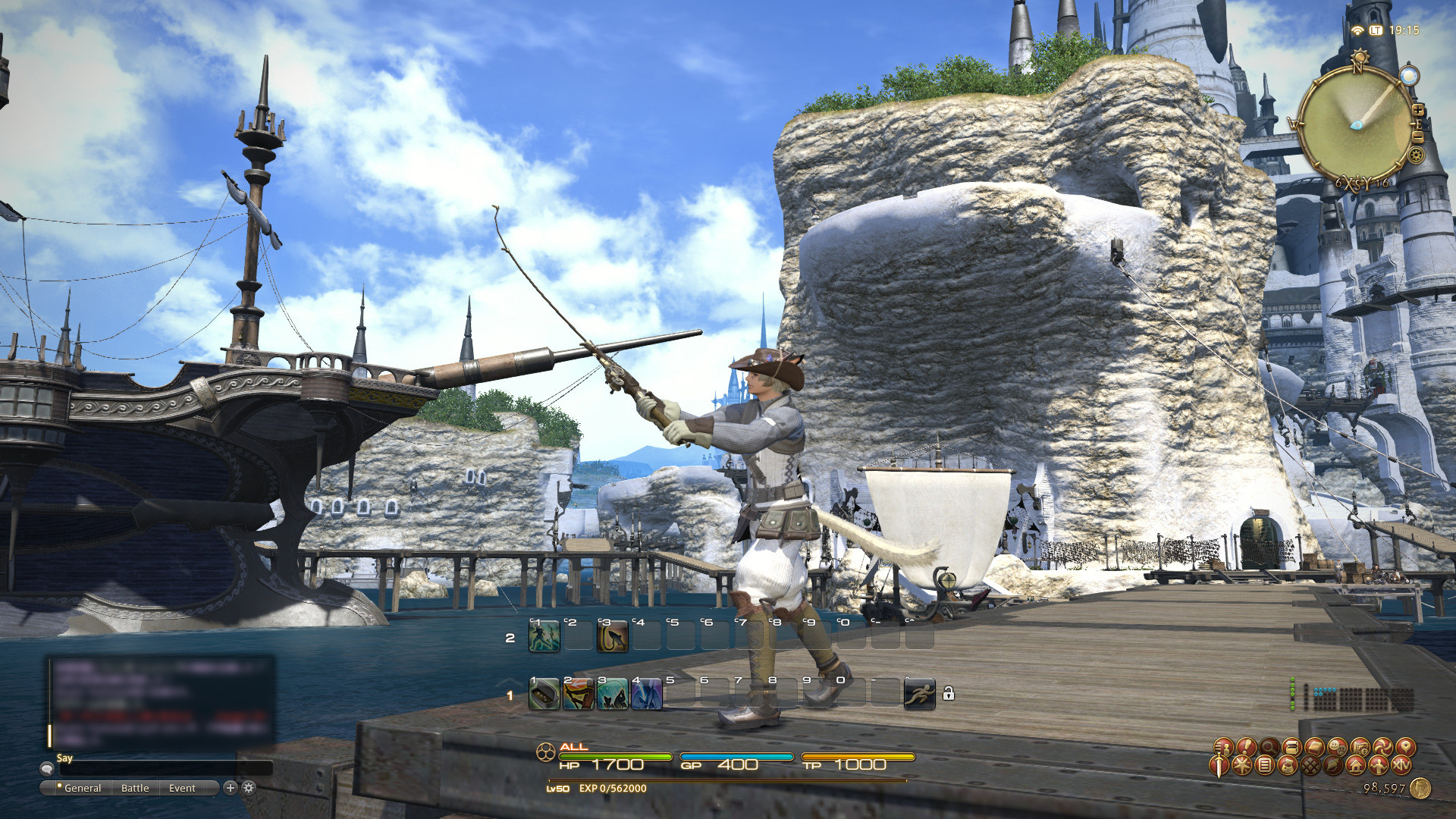Open the sword character menu icon
1456x819 pixels.
click(x=1219, y=764)
